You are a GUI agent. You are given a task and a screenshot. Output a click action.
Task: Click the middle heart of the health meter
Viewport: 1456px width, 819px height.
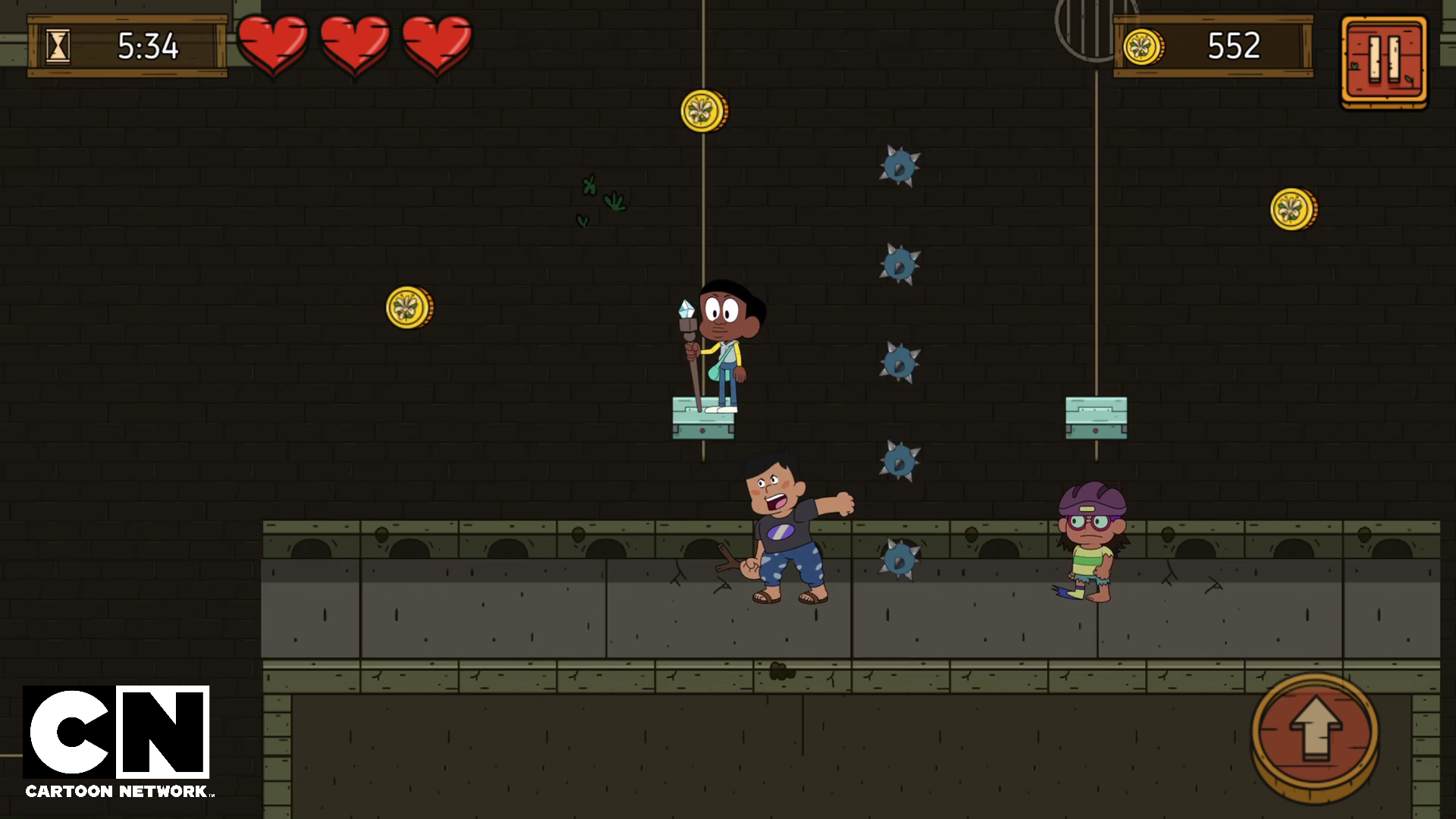pyautogui.click(x=355, y=44)
